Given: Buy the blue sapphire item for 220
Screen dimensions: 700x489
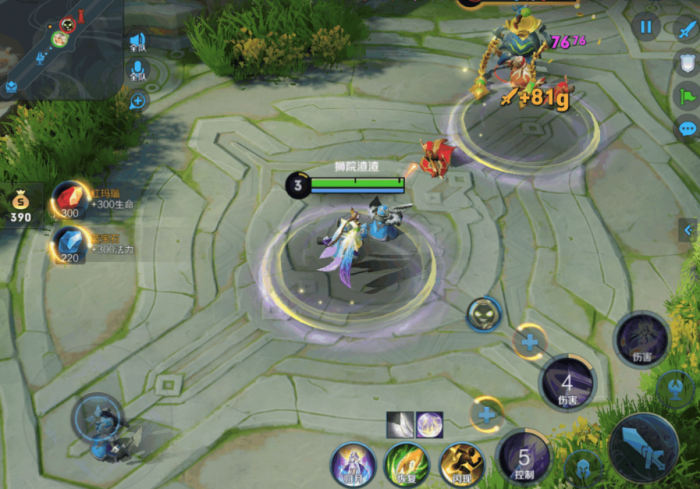Looking at the screenshot, I should coord(69,245).
